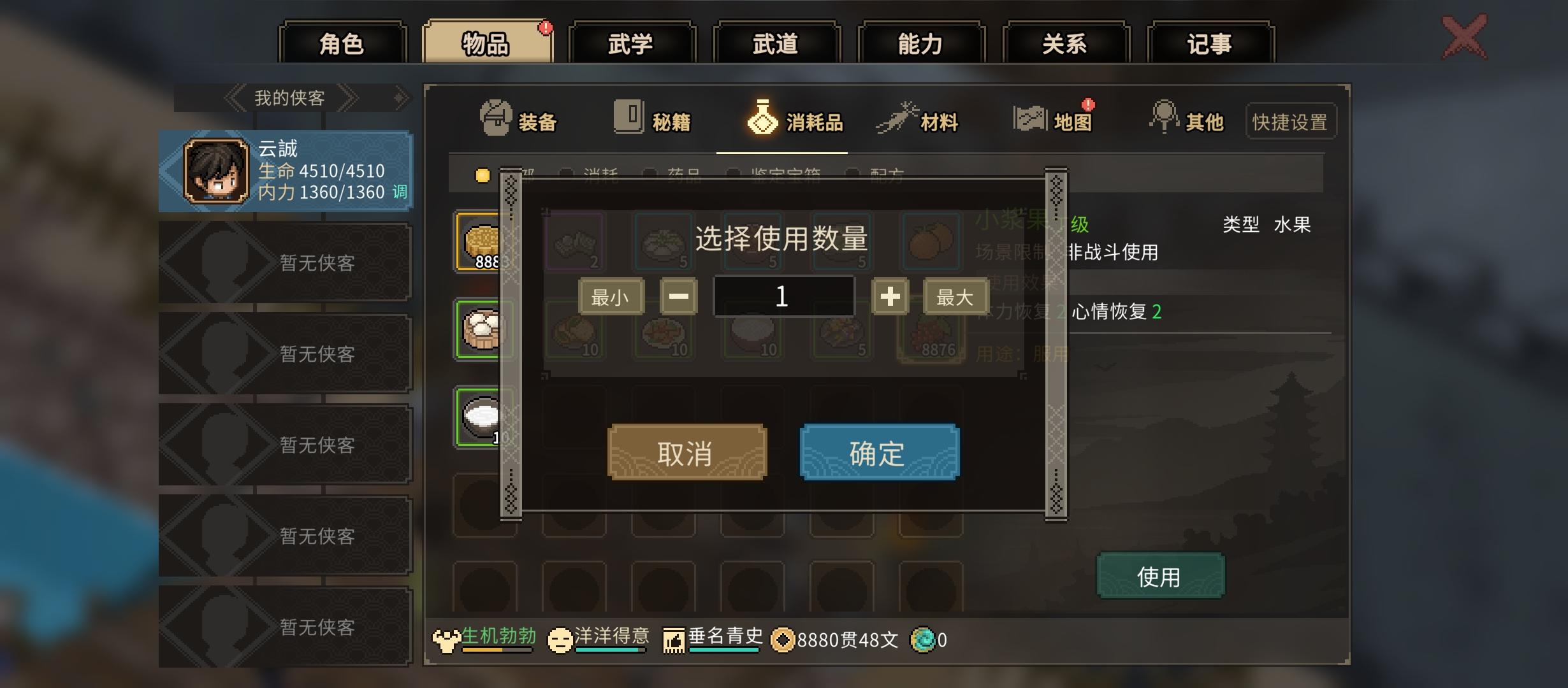Open the 记事 tab
Viewport: 1568px width, 688px height.
tap(1210, 43)
